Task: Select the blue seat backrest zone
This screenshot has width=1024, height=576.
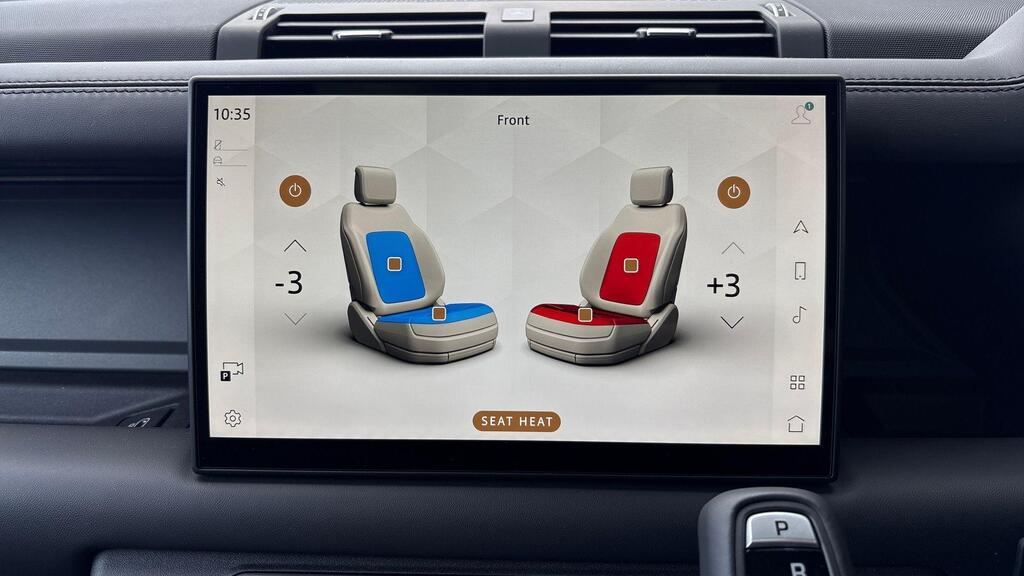Action: (394, 263)
